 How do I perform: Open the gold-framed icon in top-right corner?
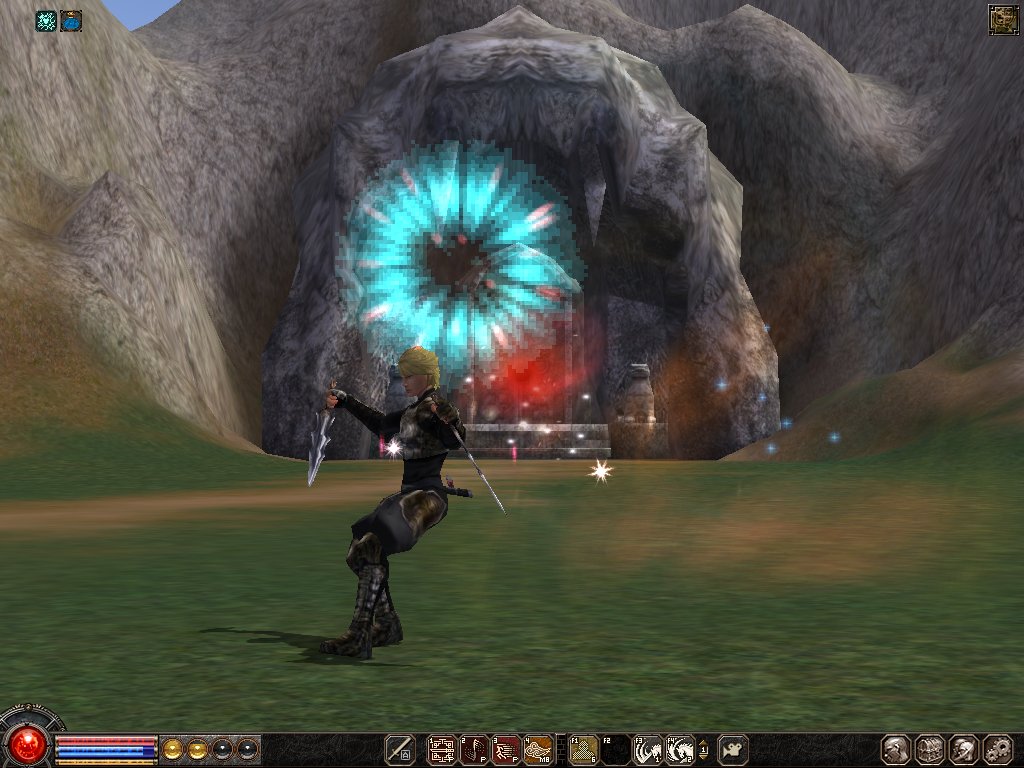[x=1003, y=20]
